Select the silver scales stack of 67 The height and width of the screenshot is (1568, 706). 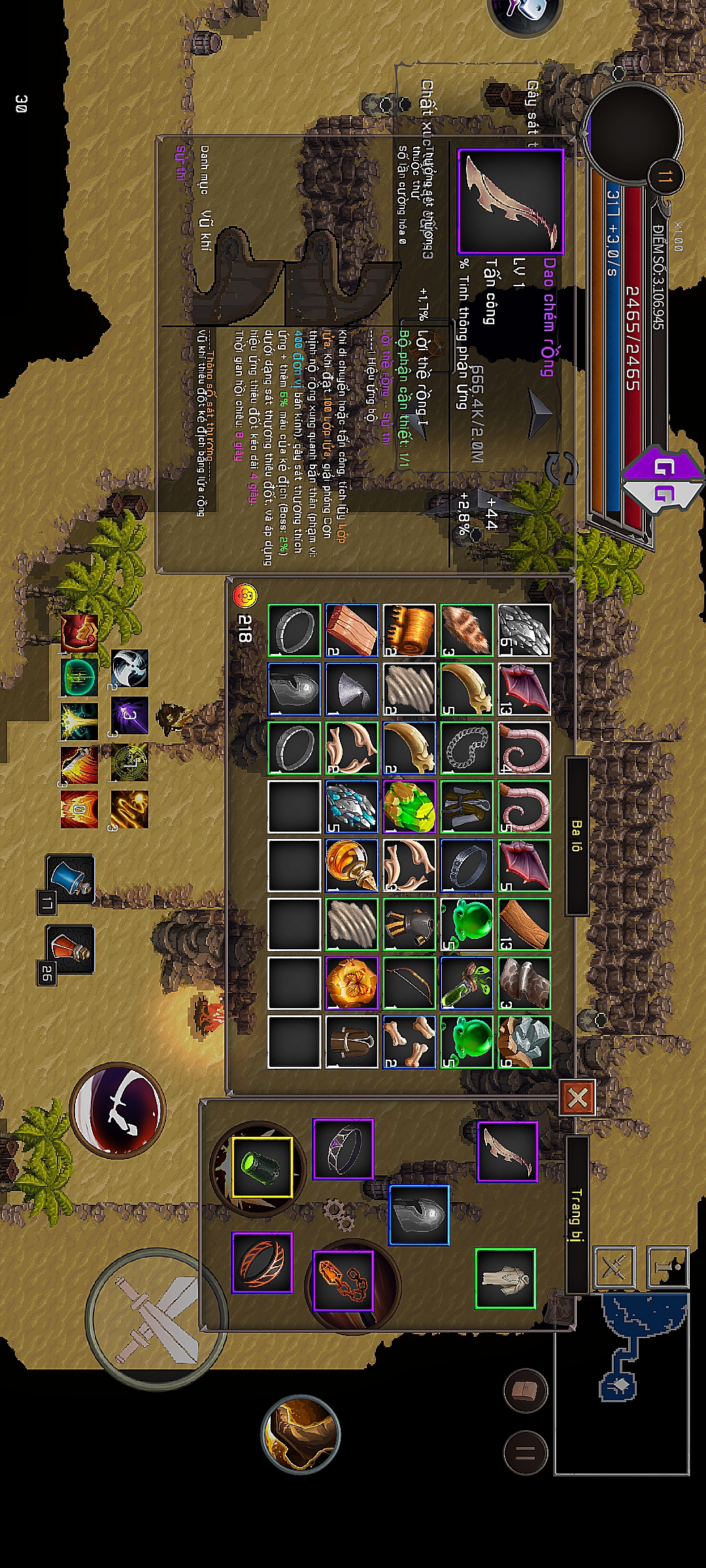524,630
